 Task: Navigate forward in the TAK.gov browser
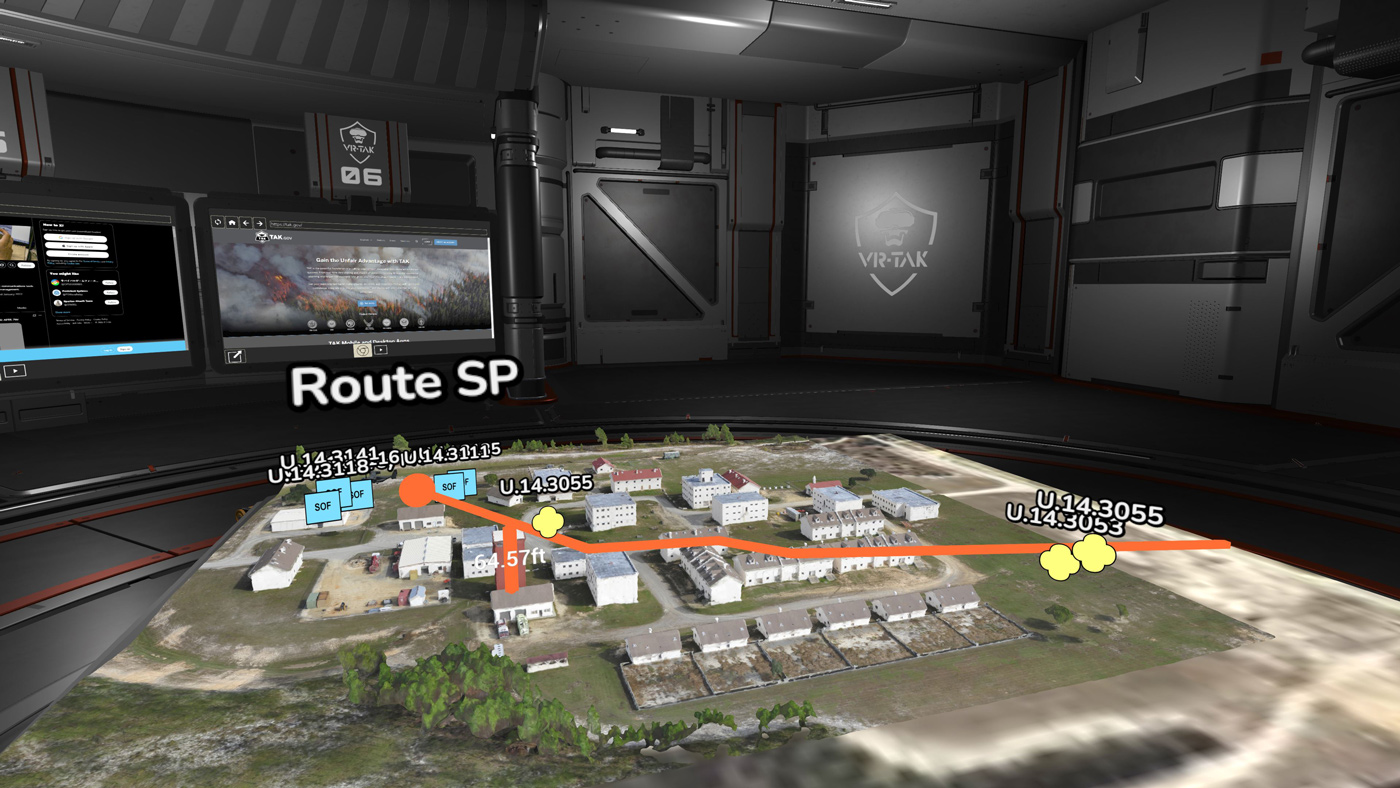coord(259,223)
